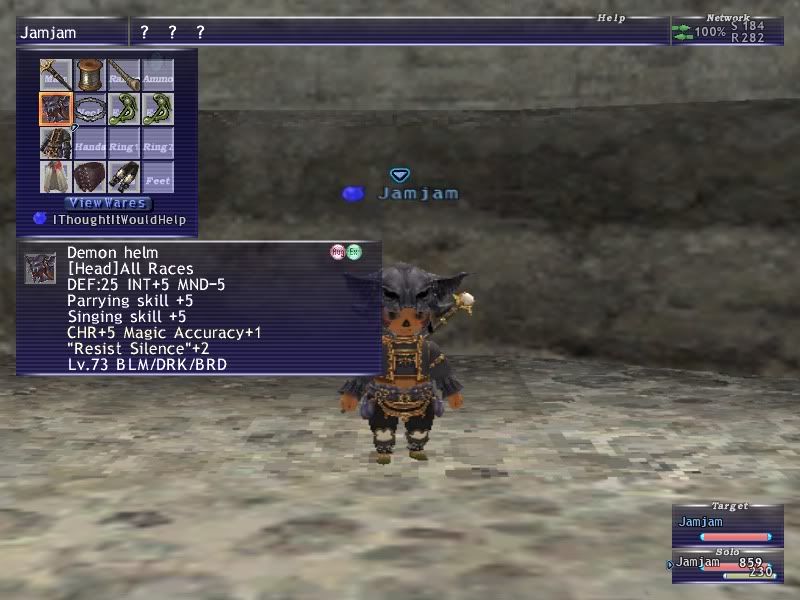This screenshot has height=600, width=800.
Task: Select Jamjam in the Target window
Action: point(727,523)
